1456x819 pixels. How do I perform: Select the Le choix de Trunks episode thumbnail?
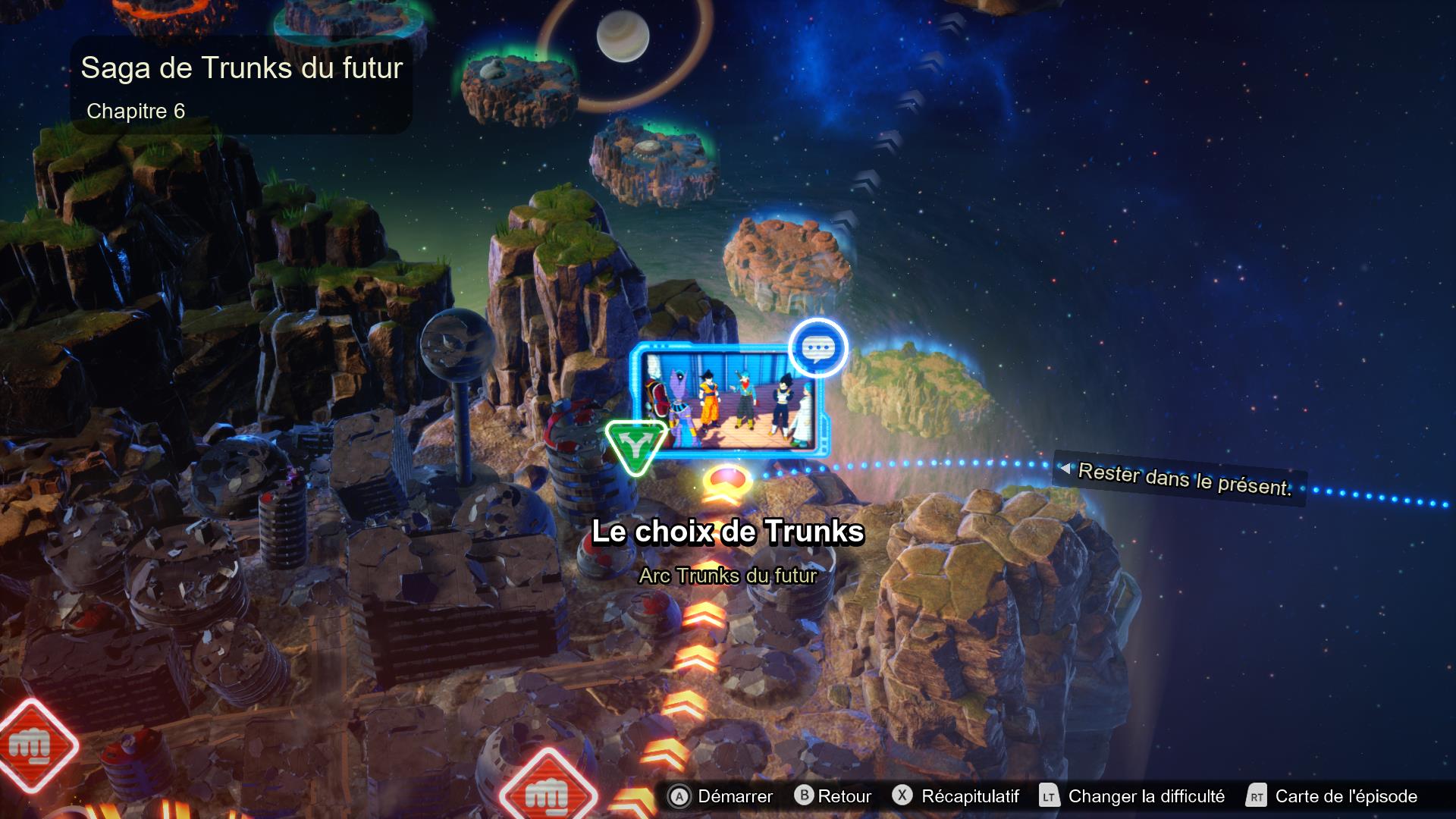click(730, 400)
